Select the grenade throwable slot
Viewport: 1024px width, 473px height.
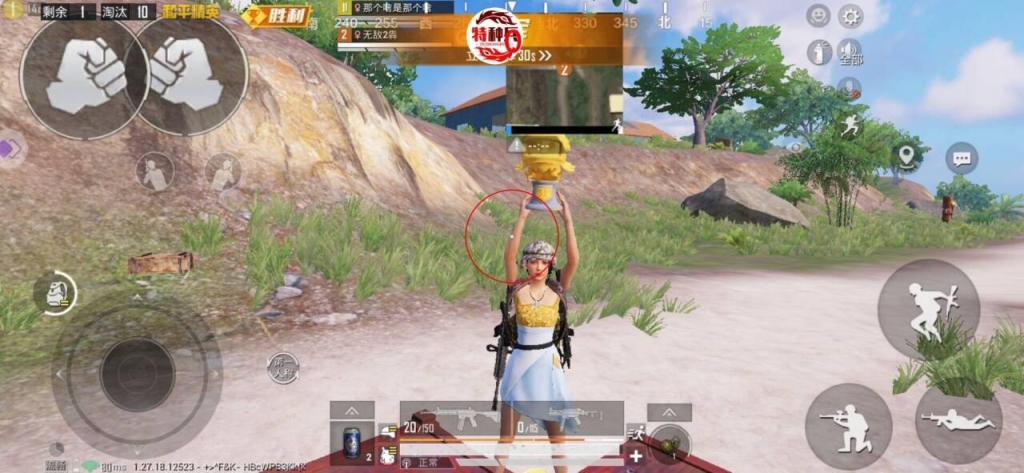click(669, 442)
